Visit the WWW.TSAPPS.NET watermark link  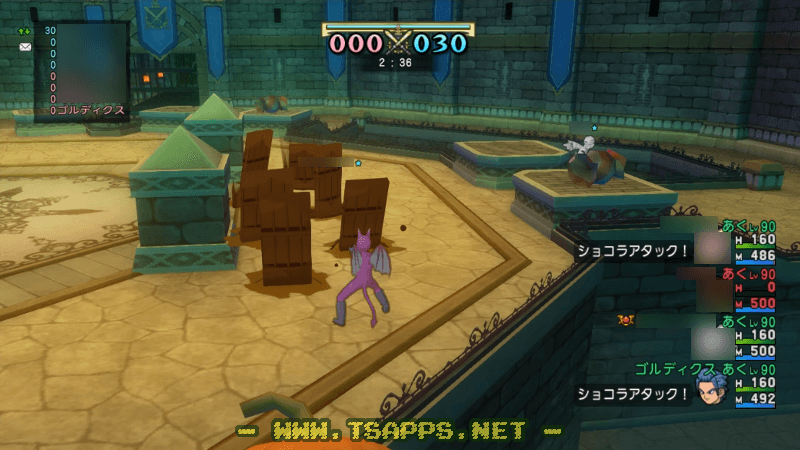coord(400,430)
